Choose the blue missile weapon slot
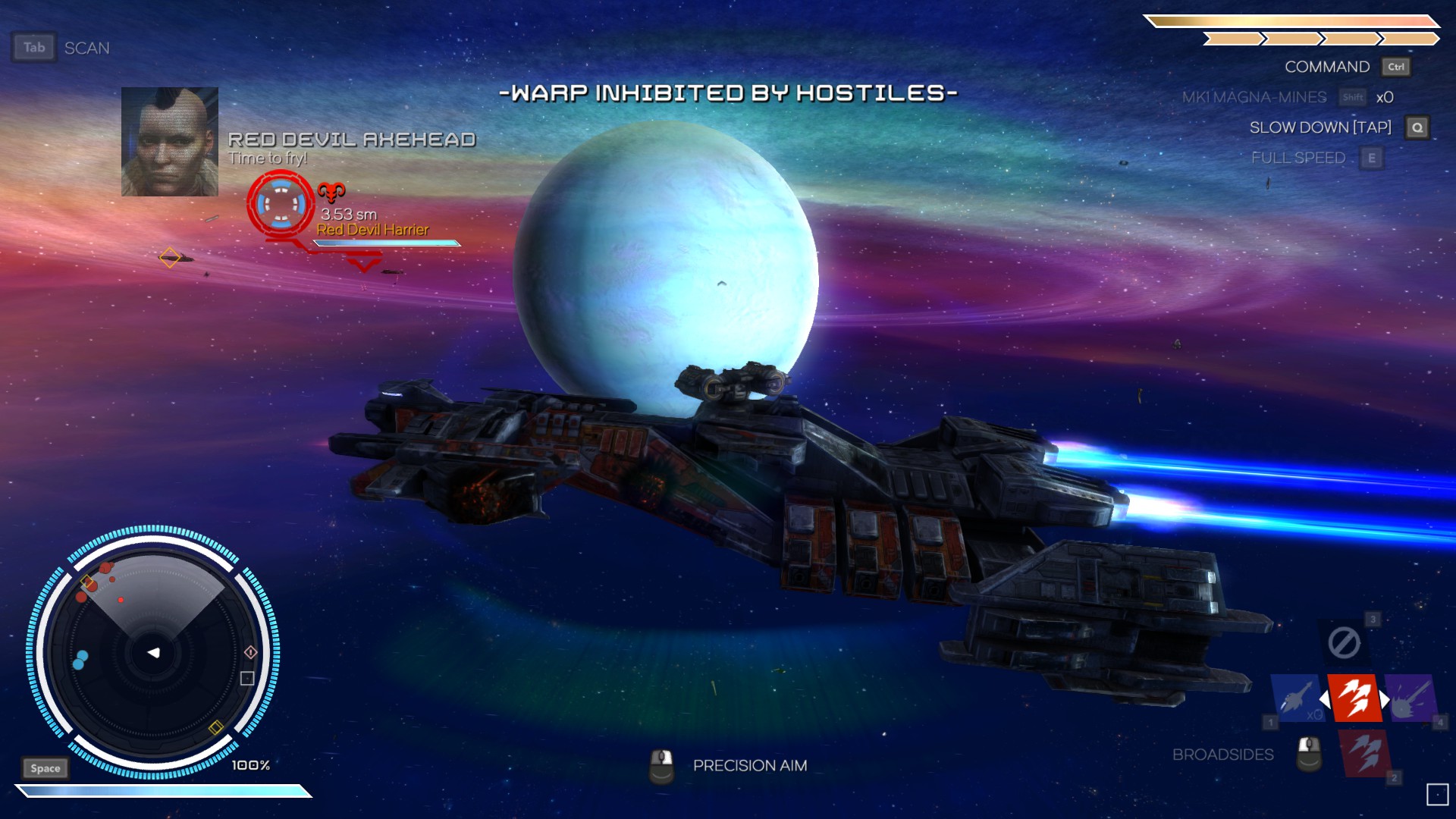The height and width of the screenshot is (819, 1456). pos(1298,698)
